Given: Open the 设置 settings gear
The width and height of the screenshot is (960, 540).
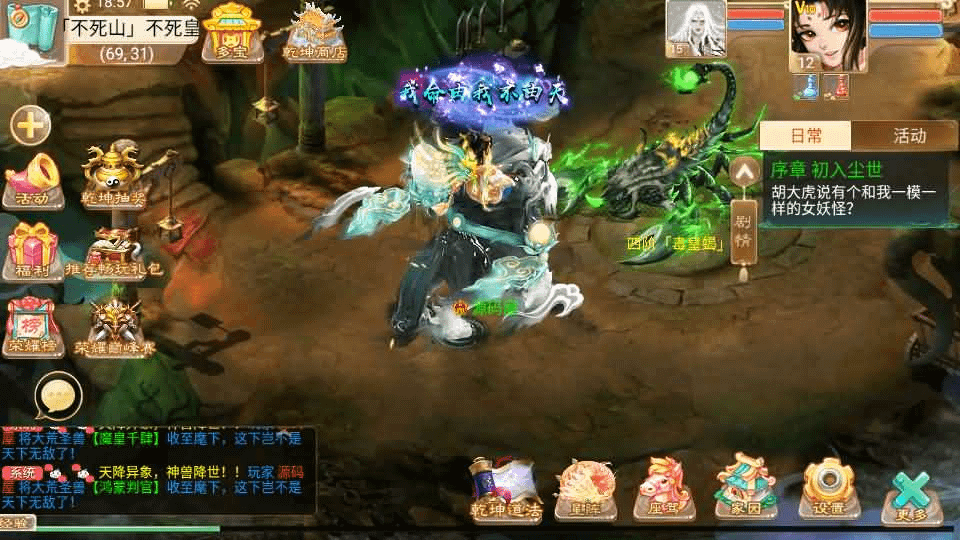Looking at the screenshot, I should pos(828,489).
